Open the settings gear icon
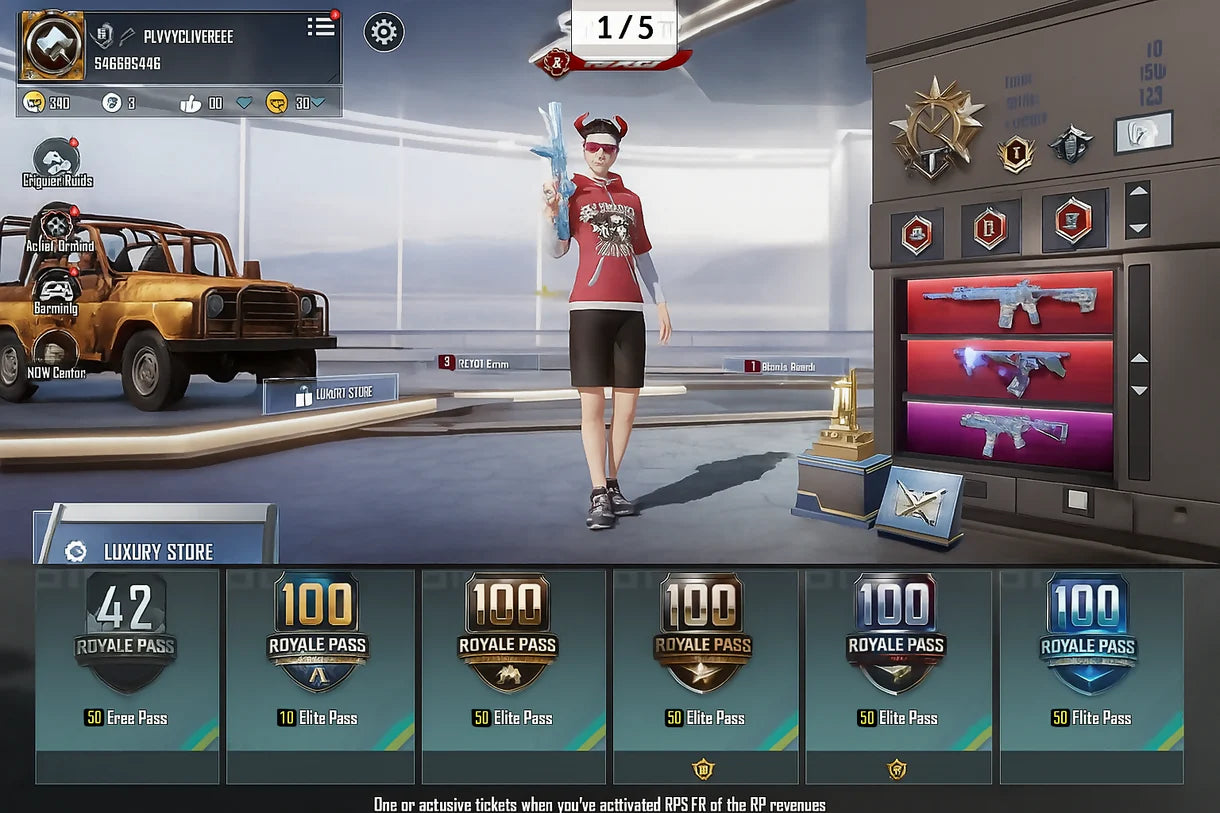1220x813 pixels. pyautogui.click(x=384, y=33)
